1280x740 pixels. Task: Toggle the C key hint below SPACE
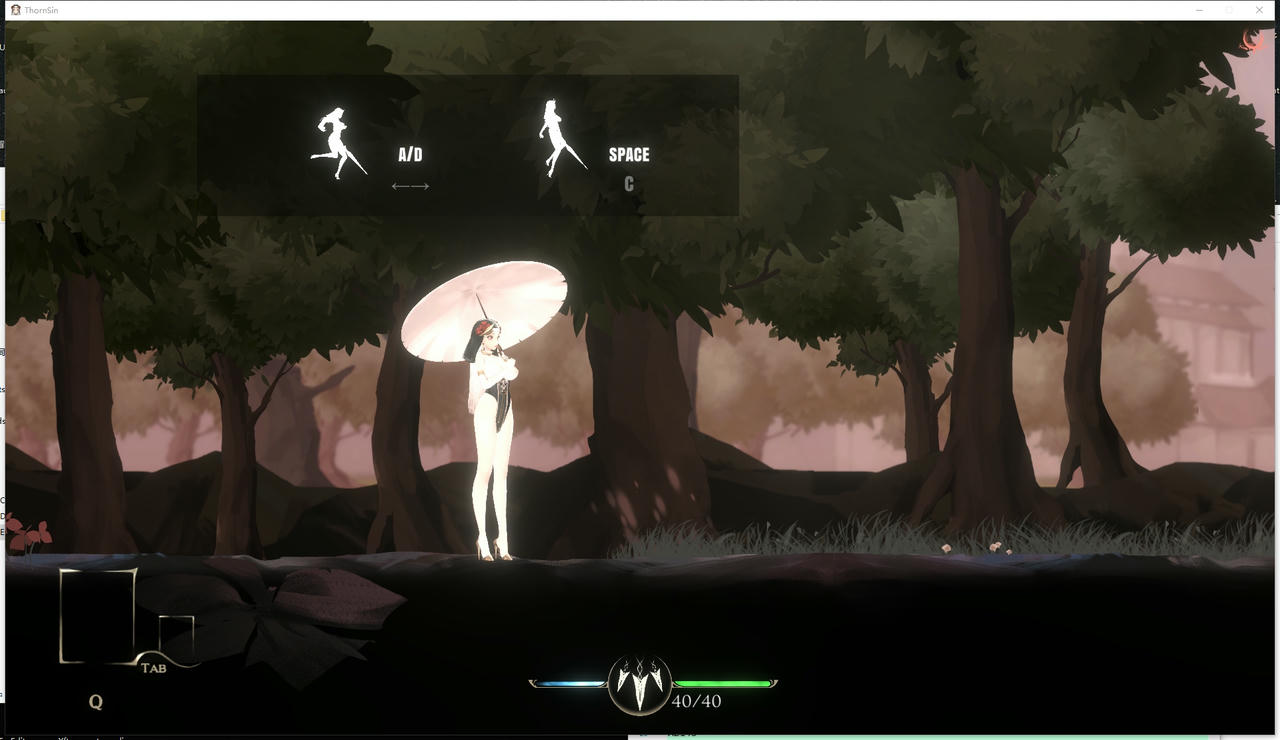(628, 183)
